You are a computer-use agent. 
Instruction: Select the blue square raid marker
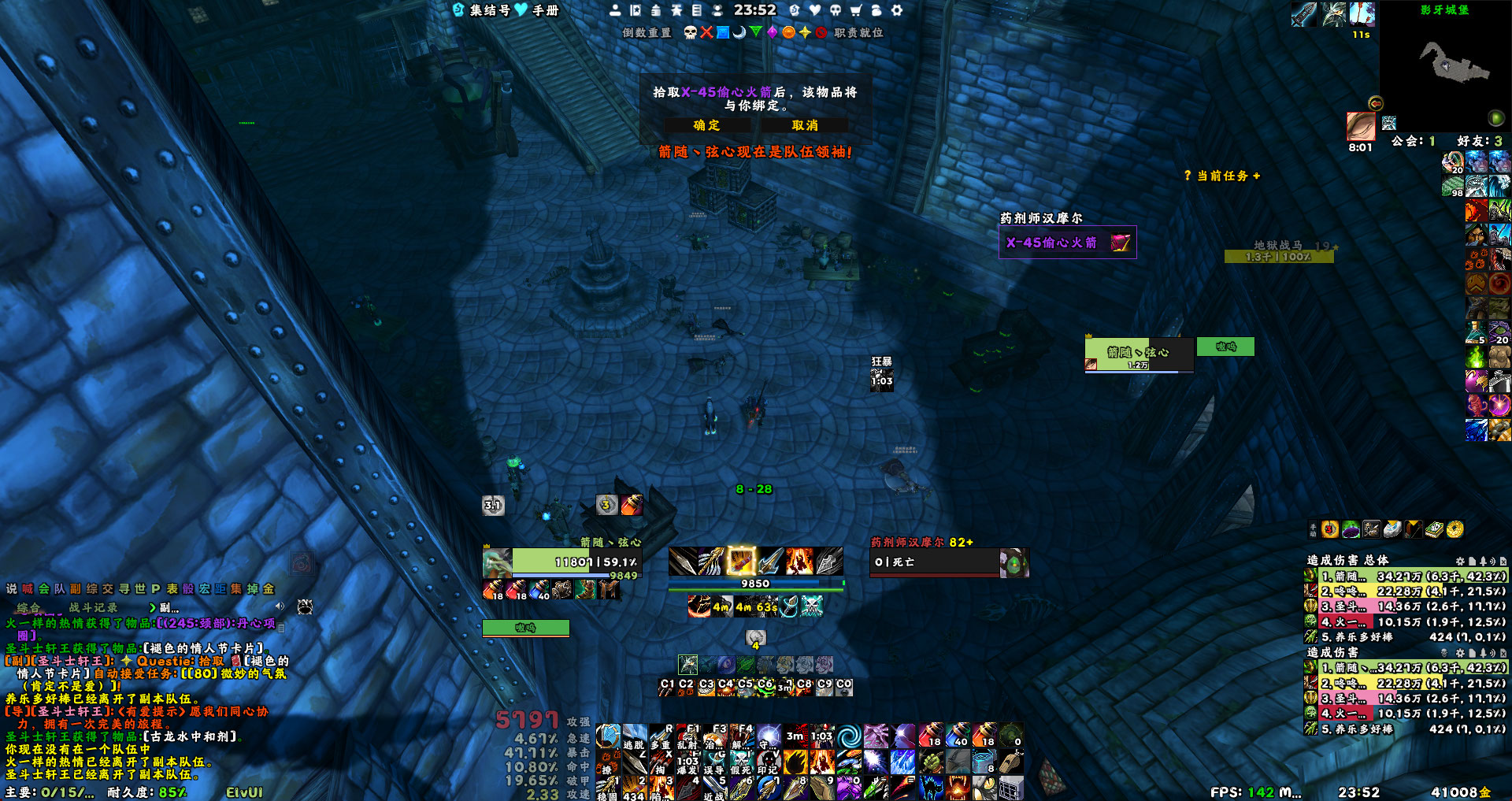click(722, 32)
